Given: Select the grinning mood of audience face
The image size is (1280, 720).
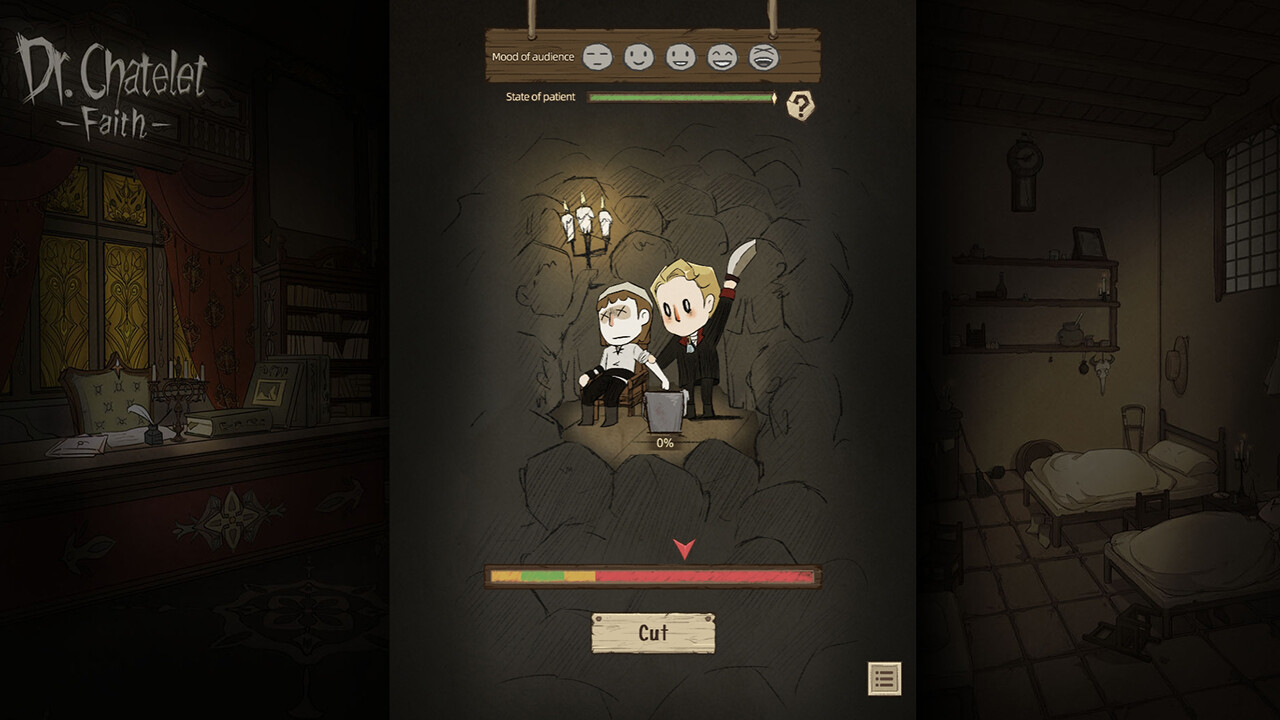Looking at the screenshot, I should coord(679,56).
